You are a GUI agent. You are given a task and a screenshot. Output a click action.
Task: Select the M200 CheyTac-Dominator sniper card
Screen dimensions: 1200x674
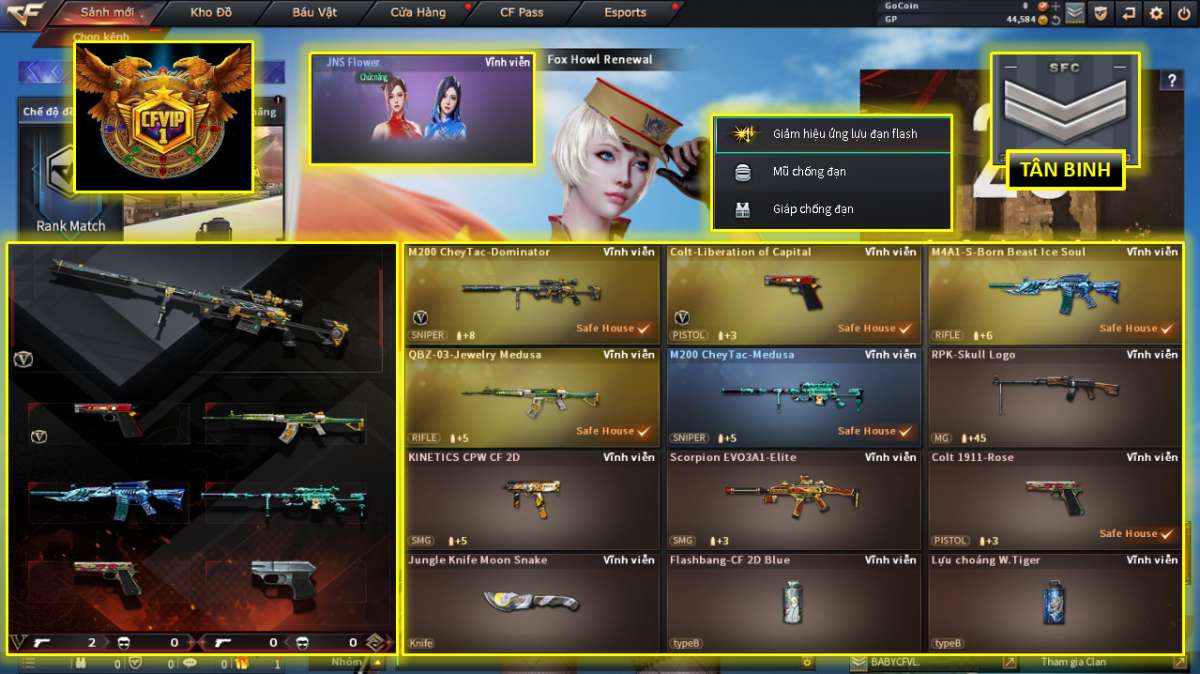(532, 294)
